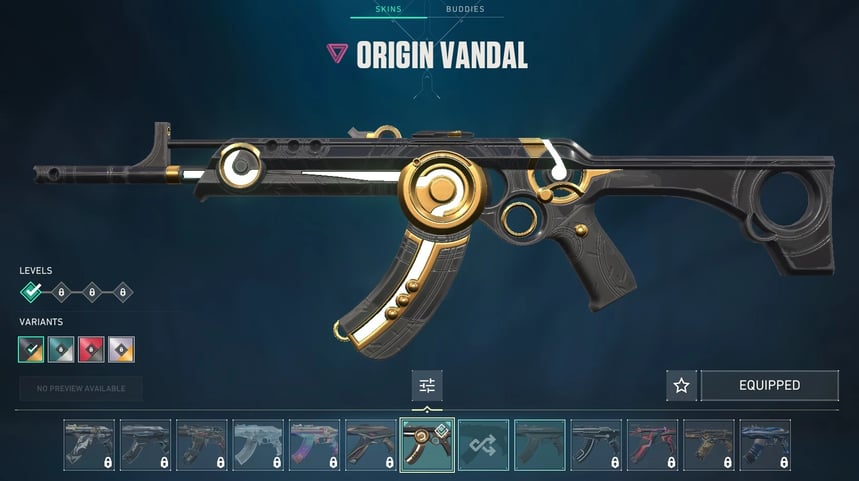Choose the white and gold variant swatch
The image size is (859, 481).
coord(121,349)
